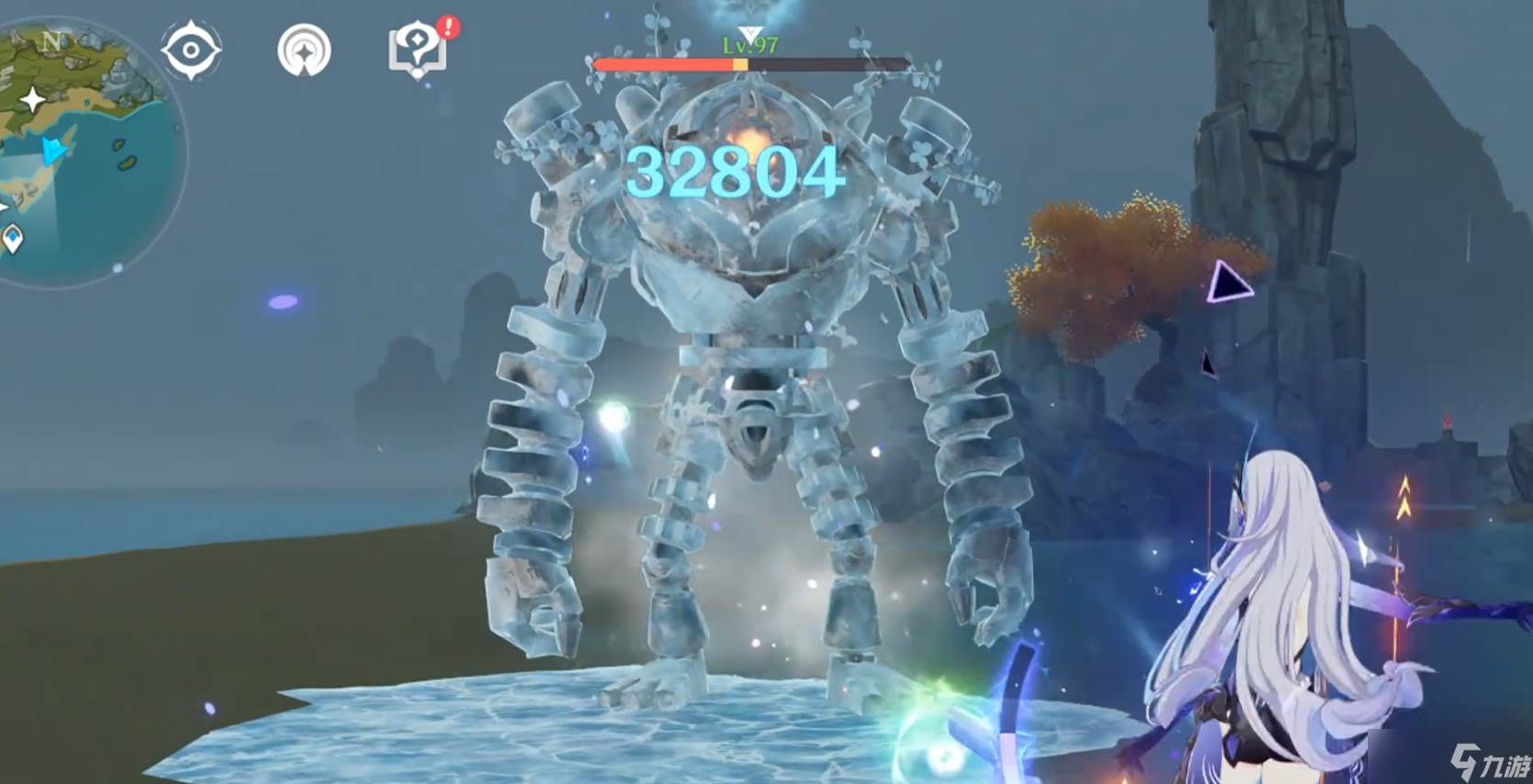Open the quest guide with red alert

(x=418, y=50)
